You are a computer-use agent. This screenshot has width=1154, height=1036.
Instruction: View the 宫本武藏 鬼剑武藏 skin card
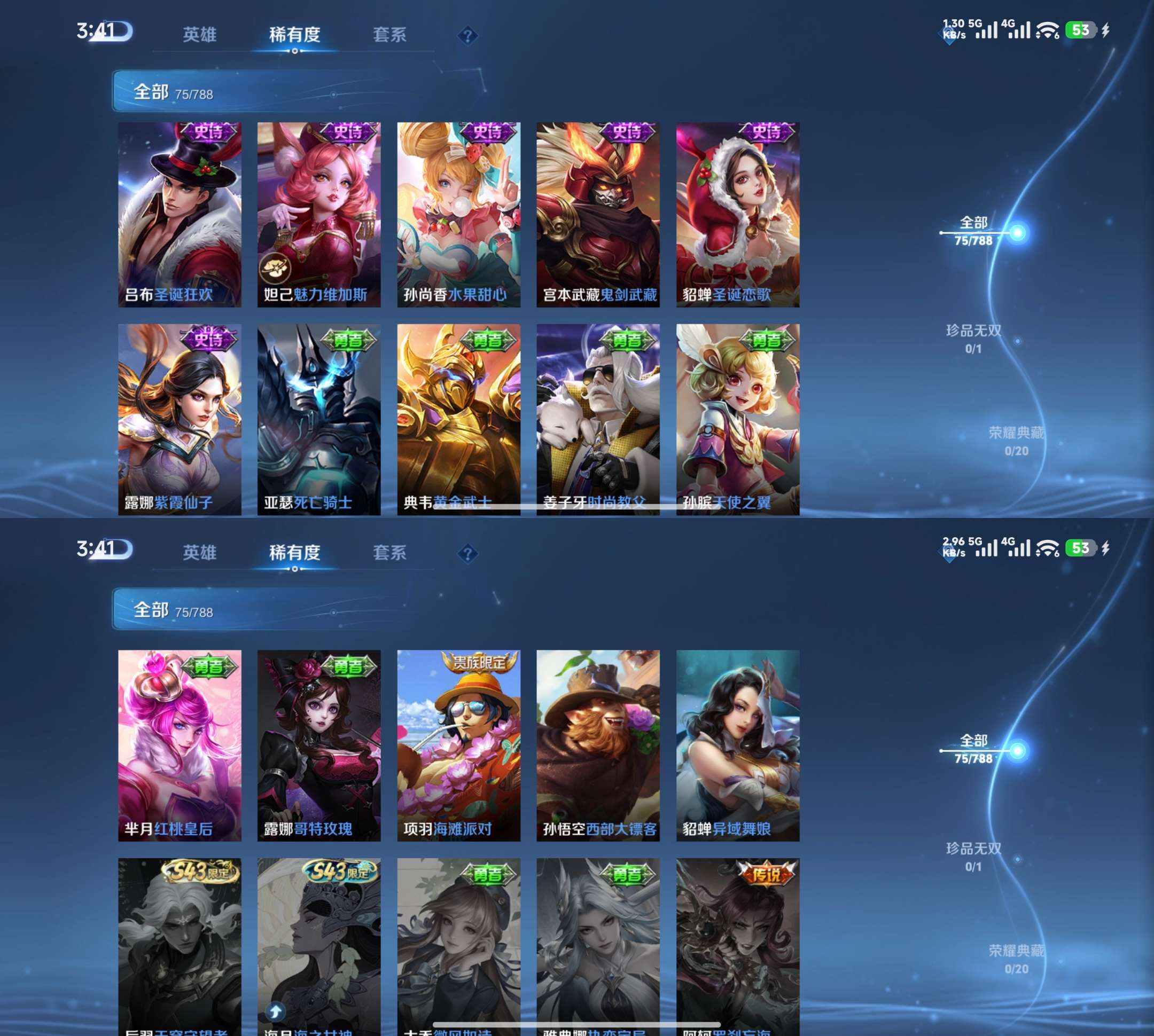597,215
